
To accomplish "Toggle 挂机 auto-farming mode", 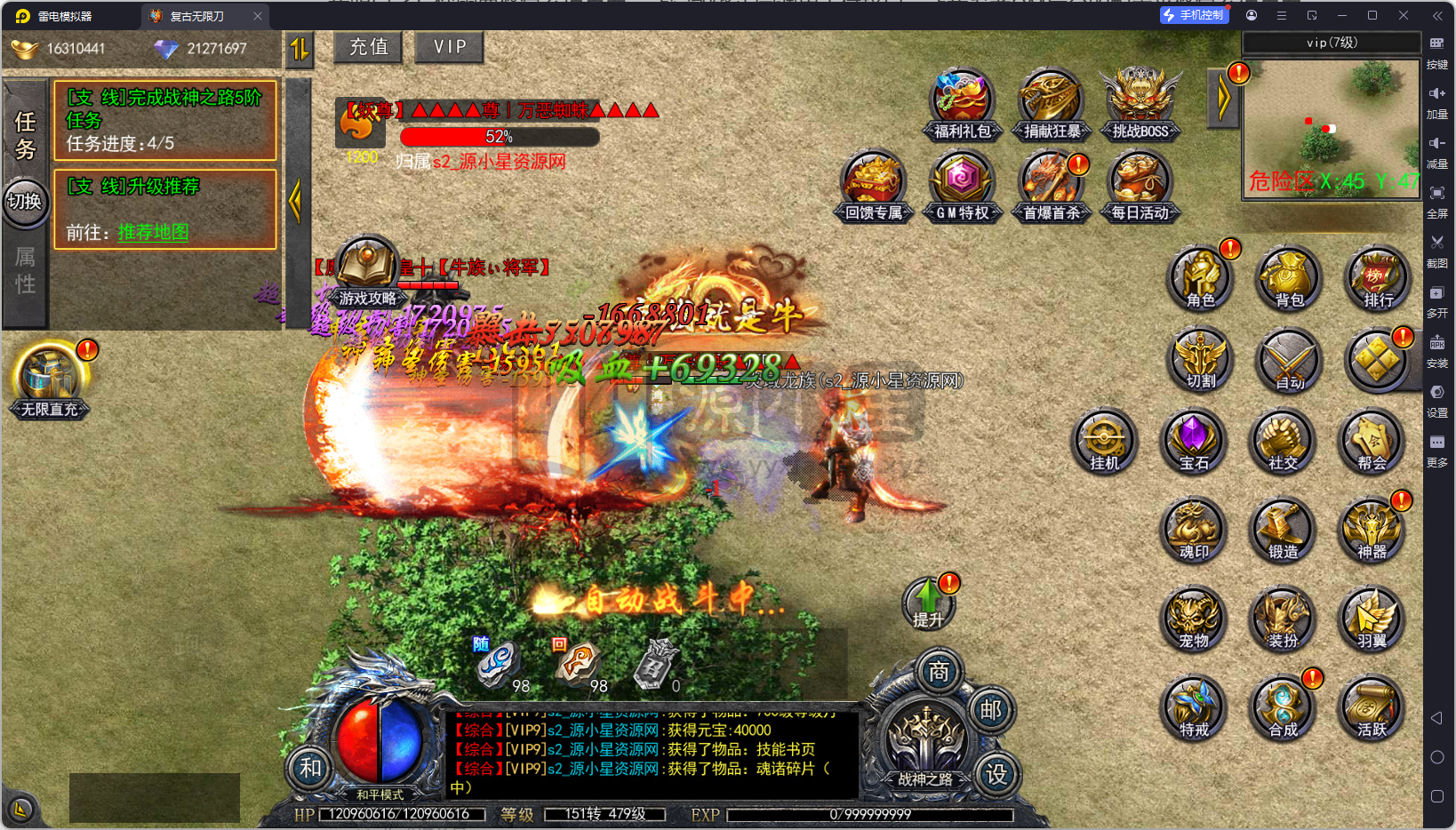I will pos(1105,441).
